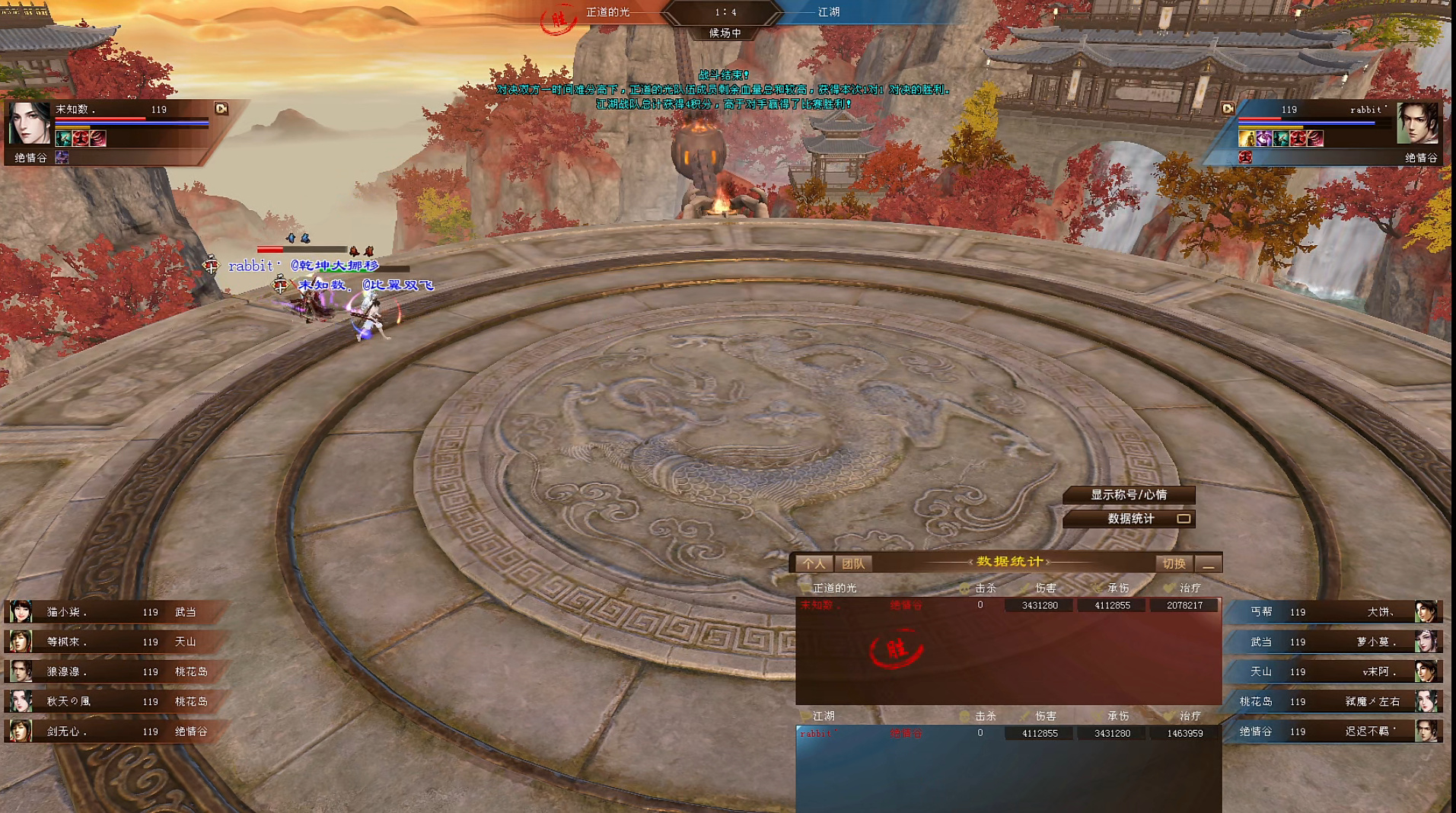Click rabbit's character portrait
This screenshot has width=1456, height=813.
pyautogui.click(x=1418, y=124)
